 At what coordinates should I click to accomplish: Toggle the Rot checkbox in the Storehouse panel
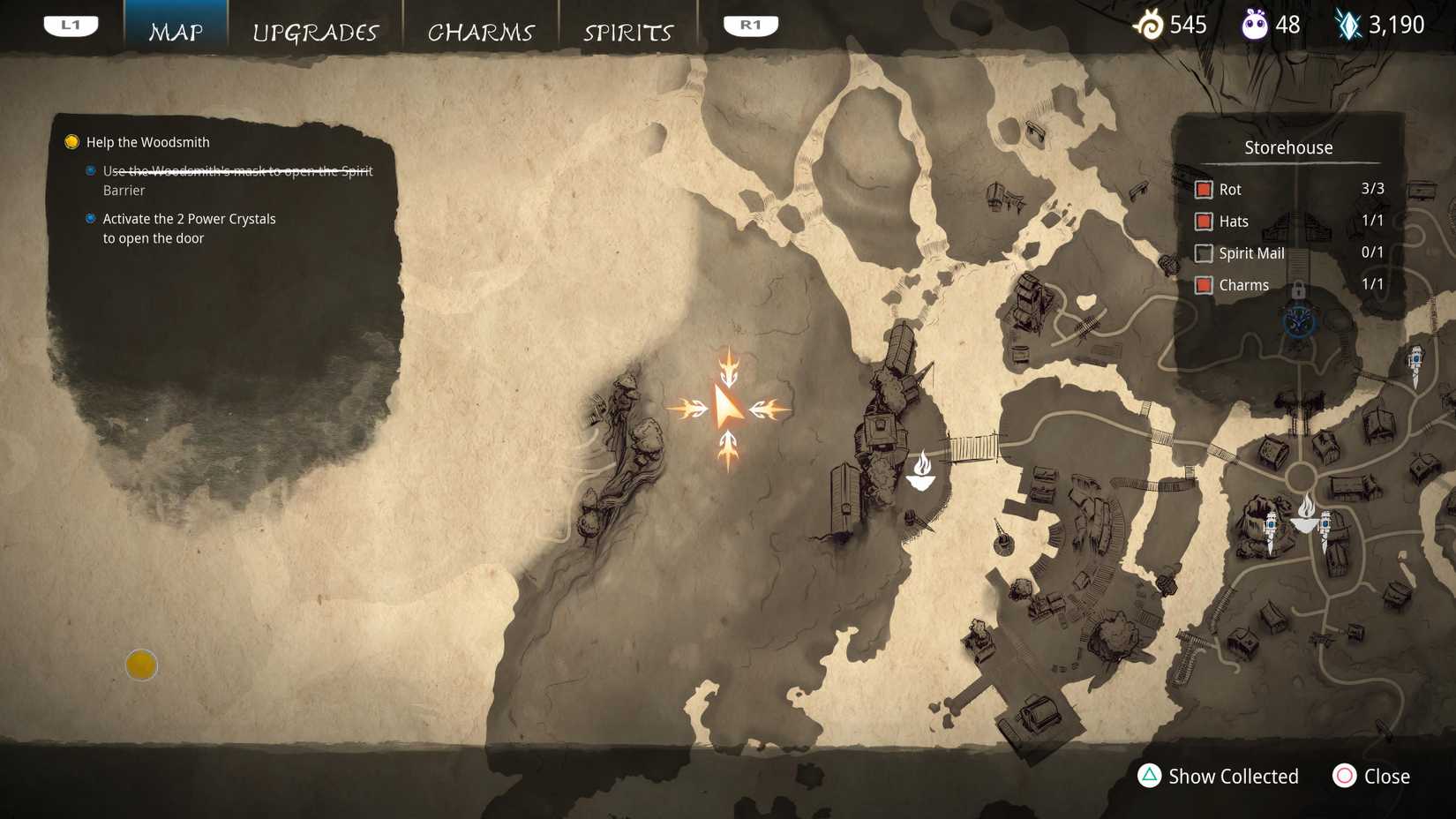[x=1203, y=189]
